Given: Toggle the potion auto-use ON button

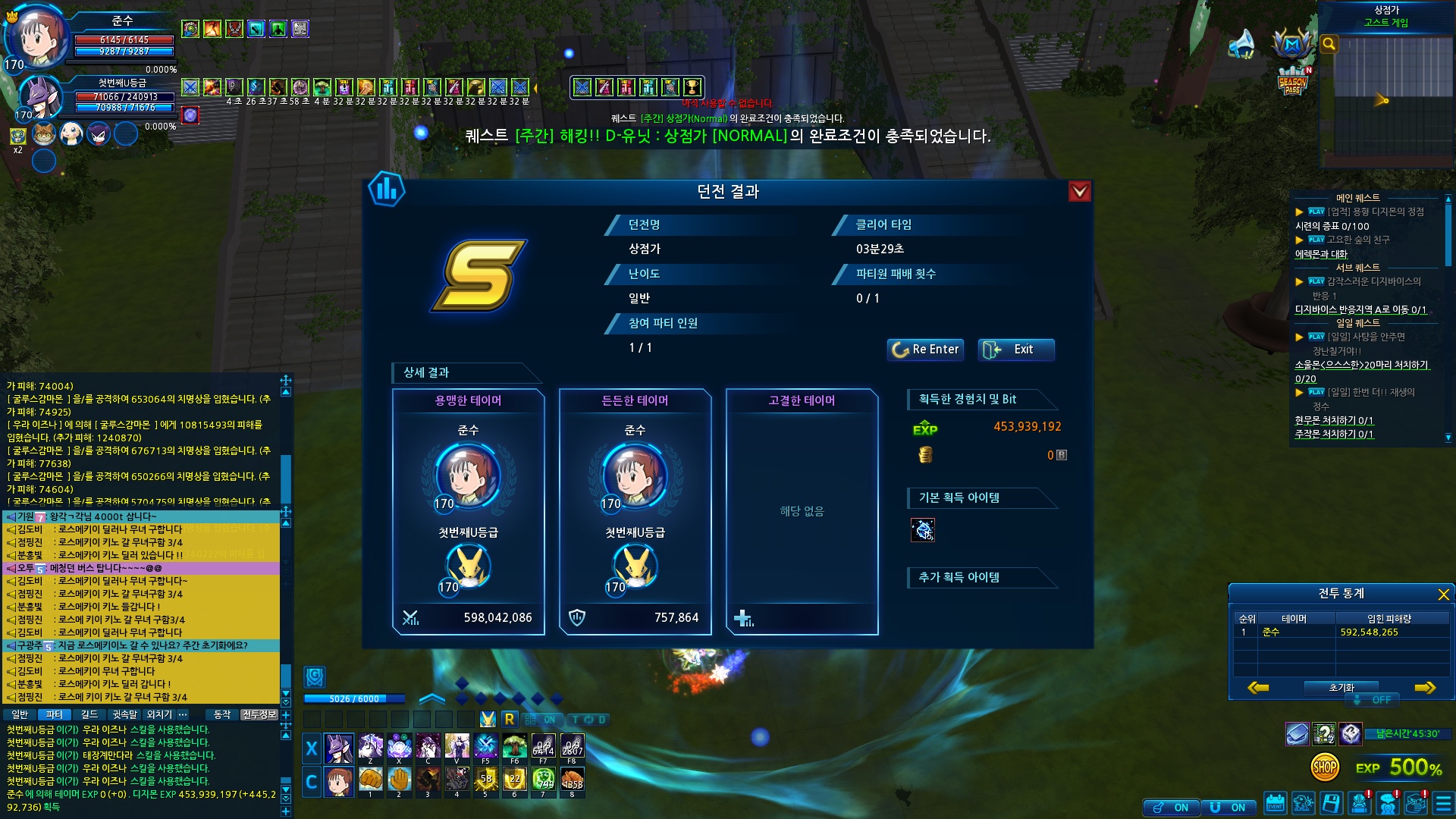Looking at the screenshot, I should click(1172, 808).
